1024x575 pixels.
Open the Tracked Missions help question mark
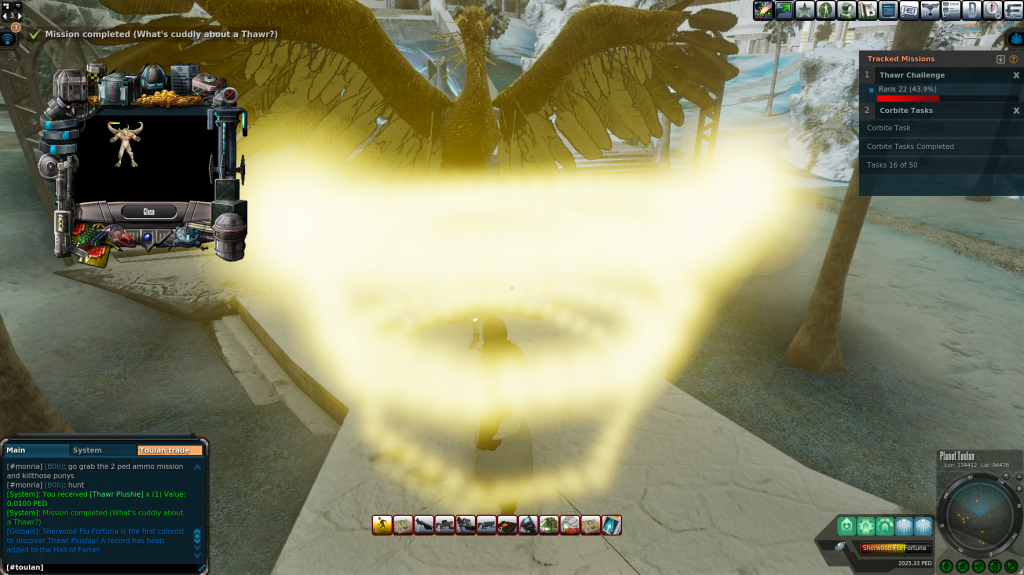(x=1013, y=59)
